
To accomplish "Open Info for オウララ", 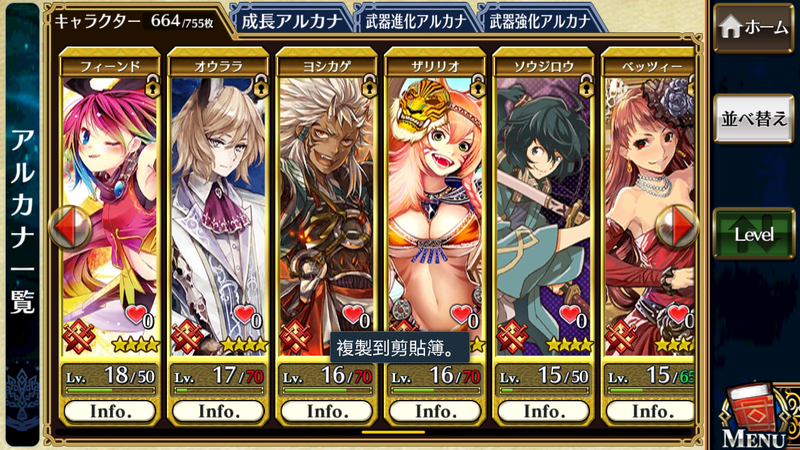I will click(219, 411).
